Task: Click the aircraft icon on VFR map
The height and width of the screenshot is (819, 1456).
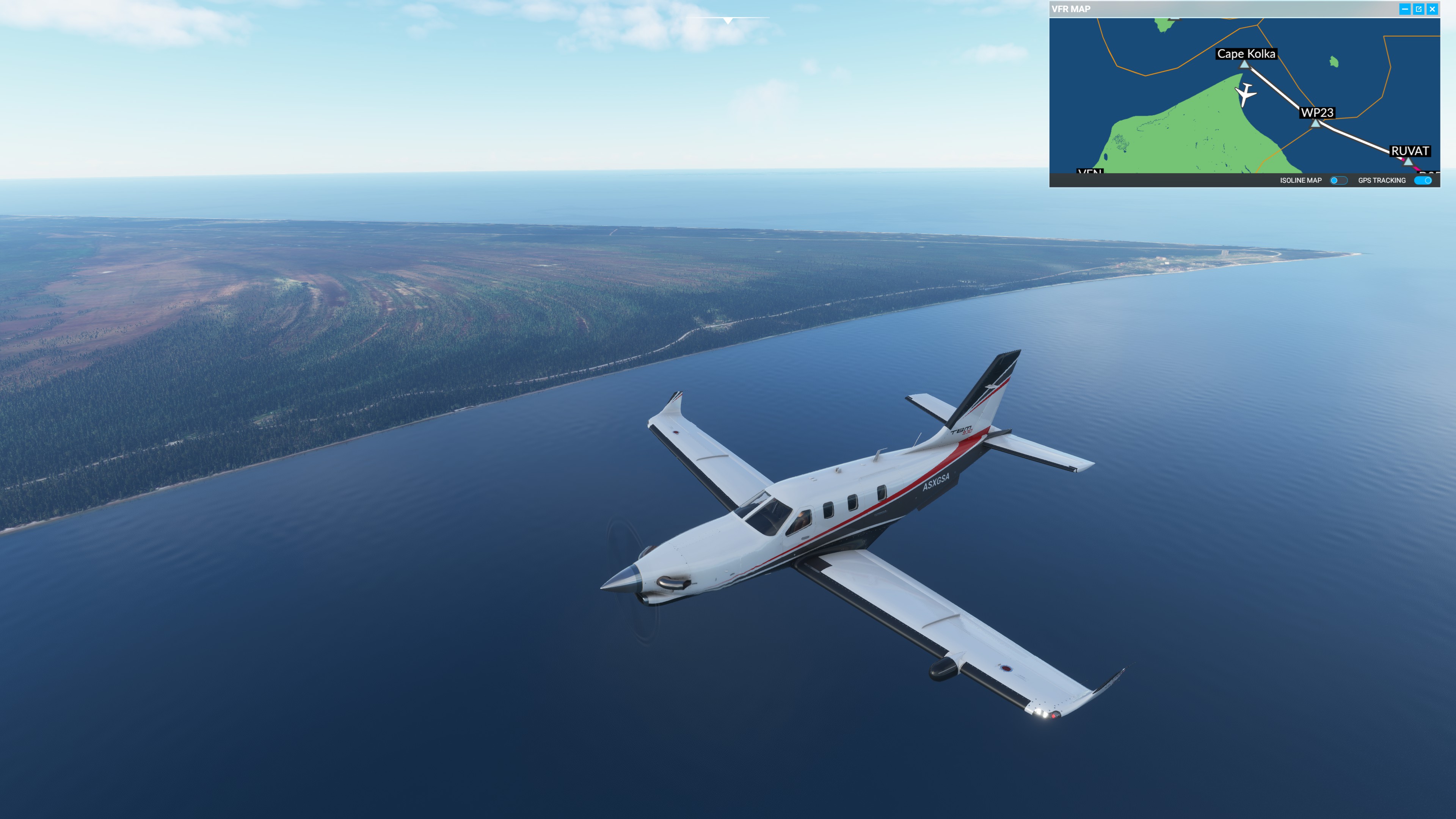Action: 1245,94
